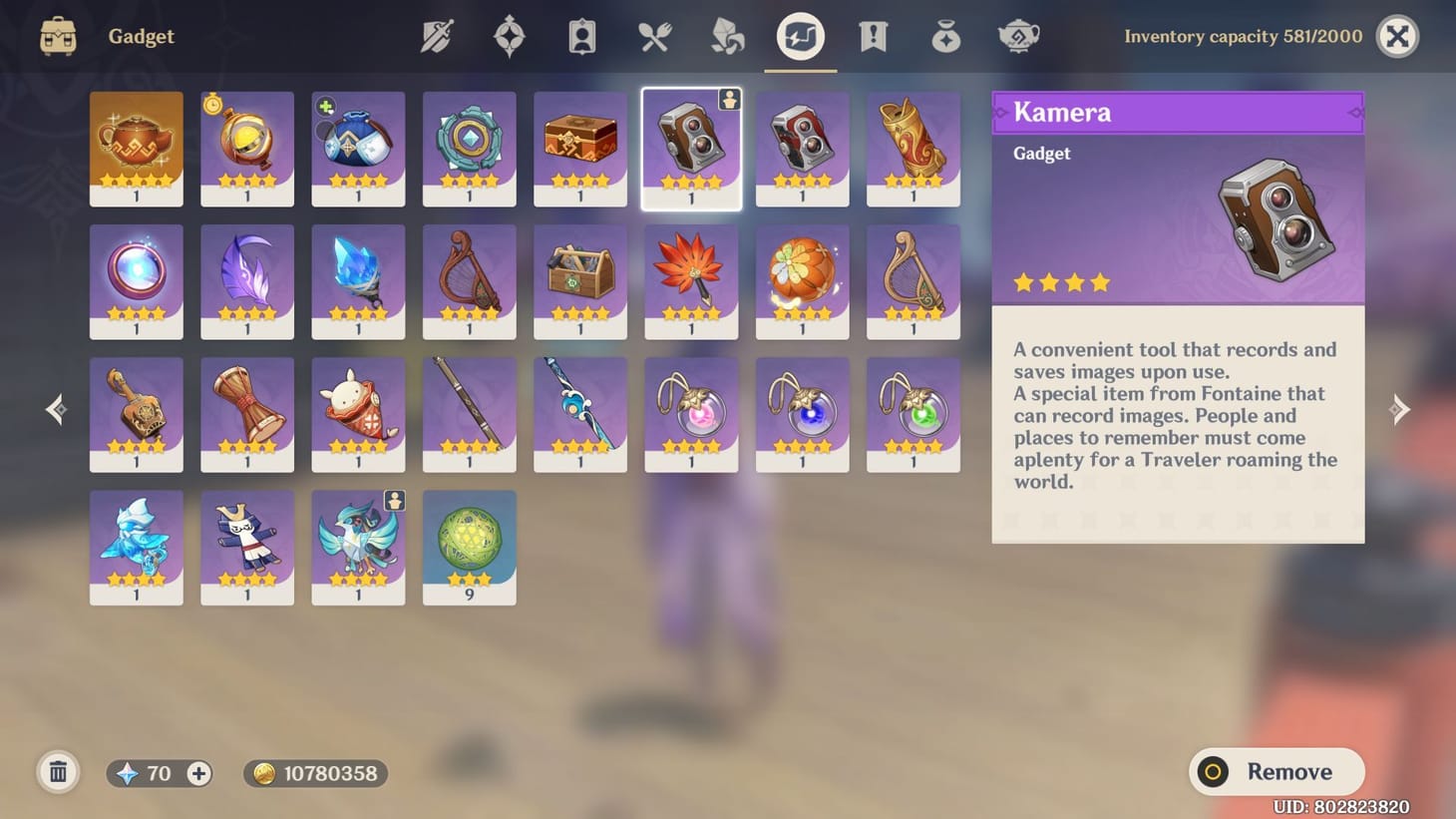Click the destroy trash can icon
The width and height of the screenshot is (1456, 819).
click(58, 771)
